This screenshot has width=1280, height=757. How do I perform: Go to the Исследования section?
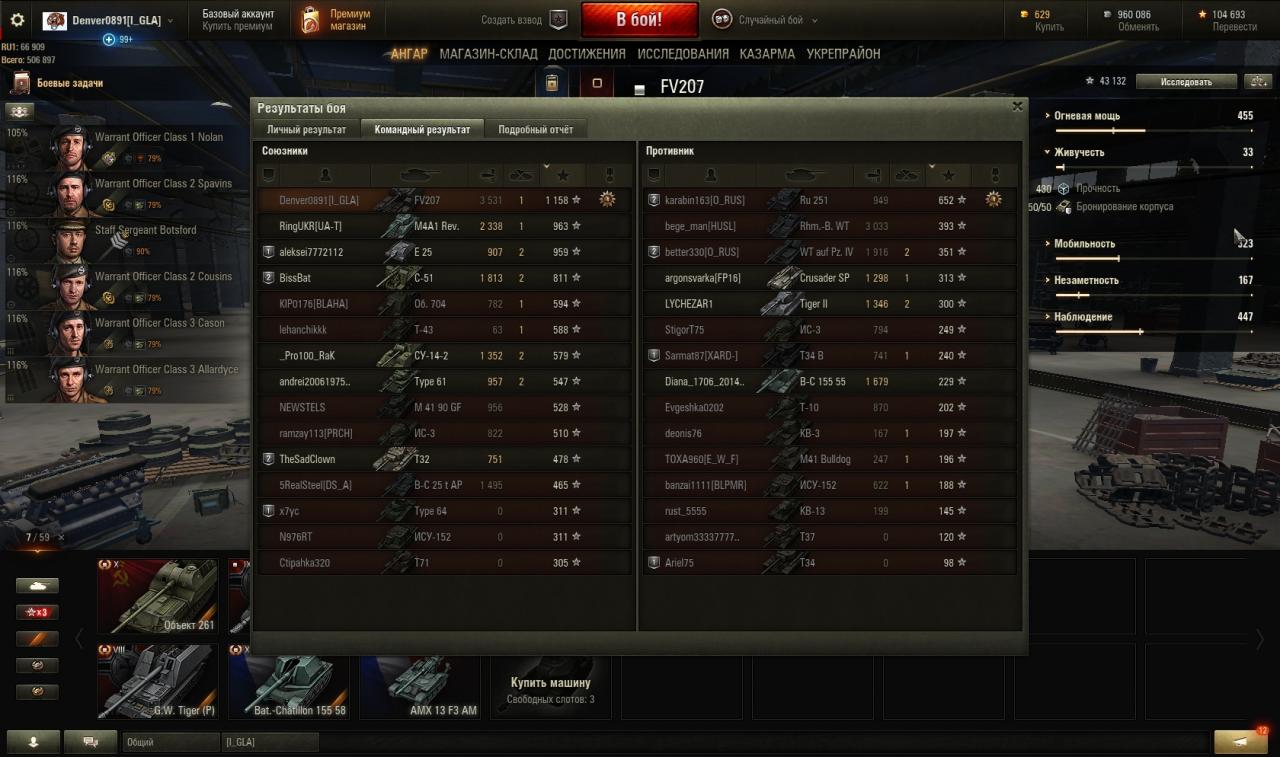683,54
